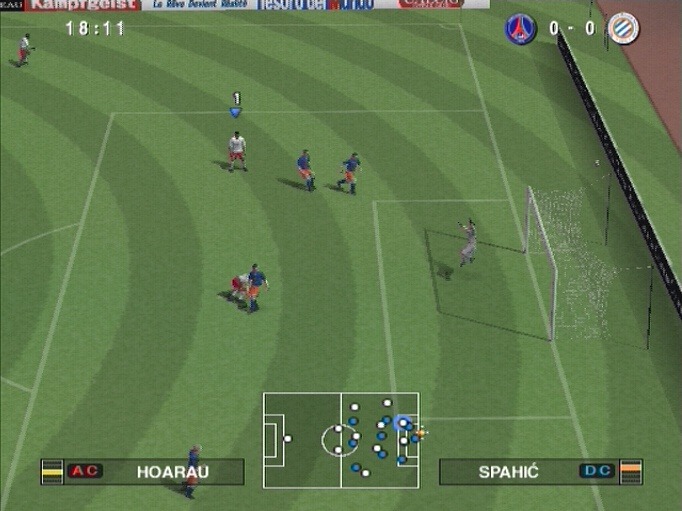Click the Montpellier team badge
This screenshot has width=682, height=511.
[x=623, y=29]
